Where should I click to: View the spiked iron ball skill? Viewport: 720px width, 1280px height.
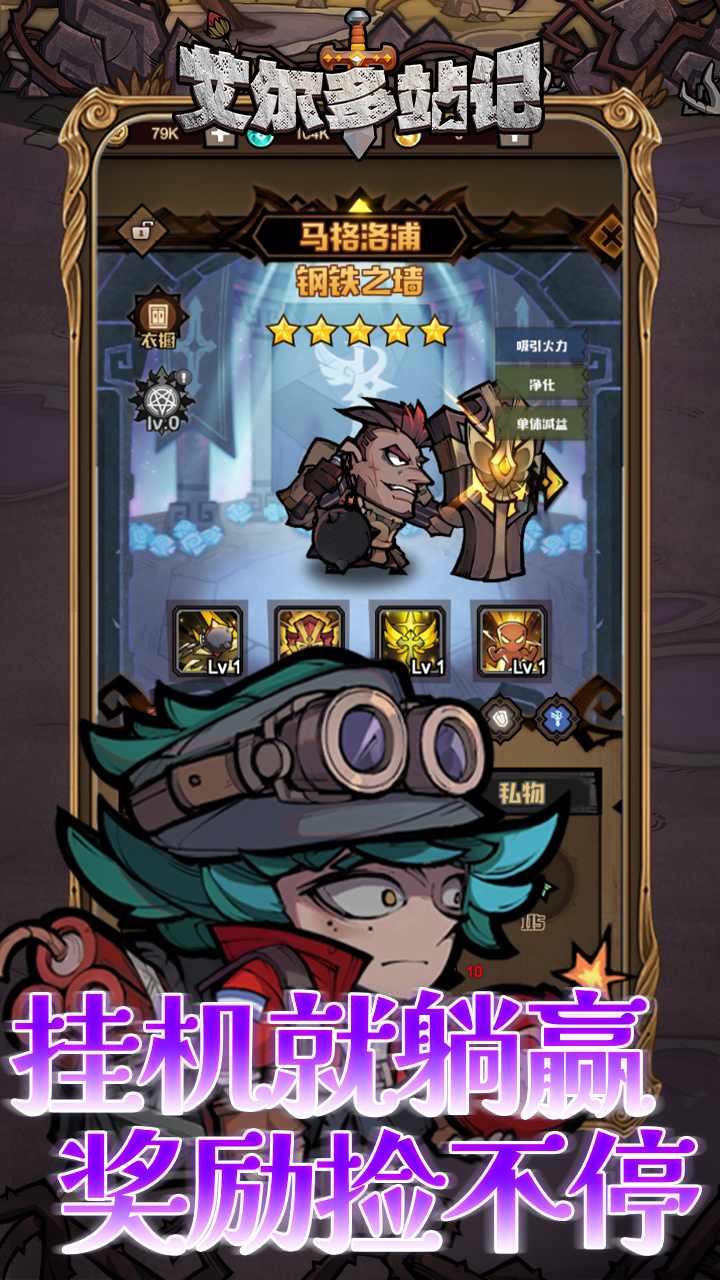(208, 641)
